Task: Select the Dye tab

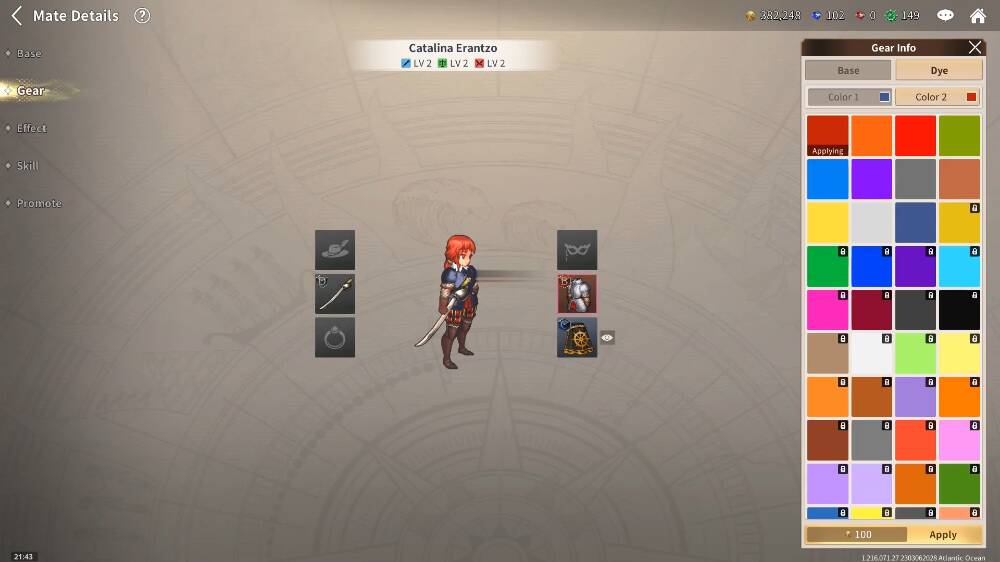Action: (938, 71)
